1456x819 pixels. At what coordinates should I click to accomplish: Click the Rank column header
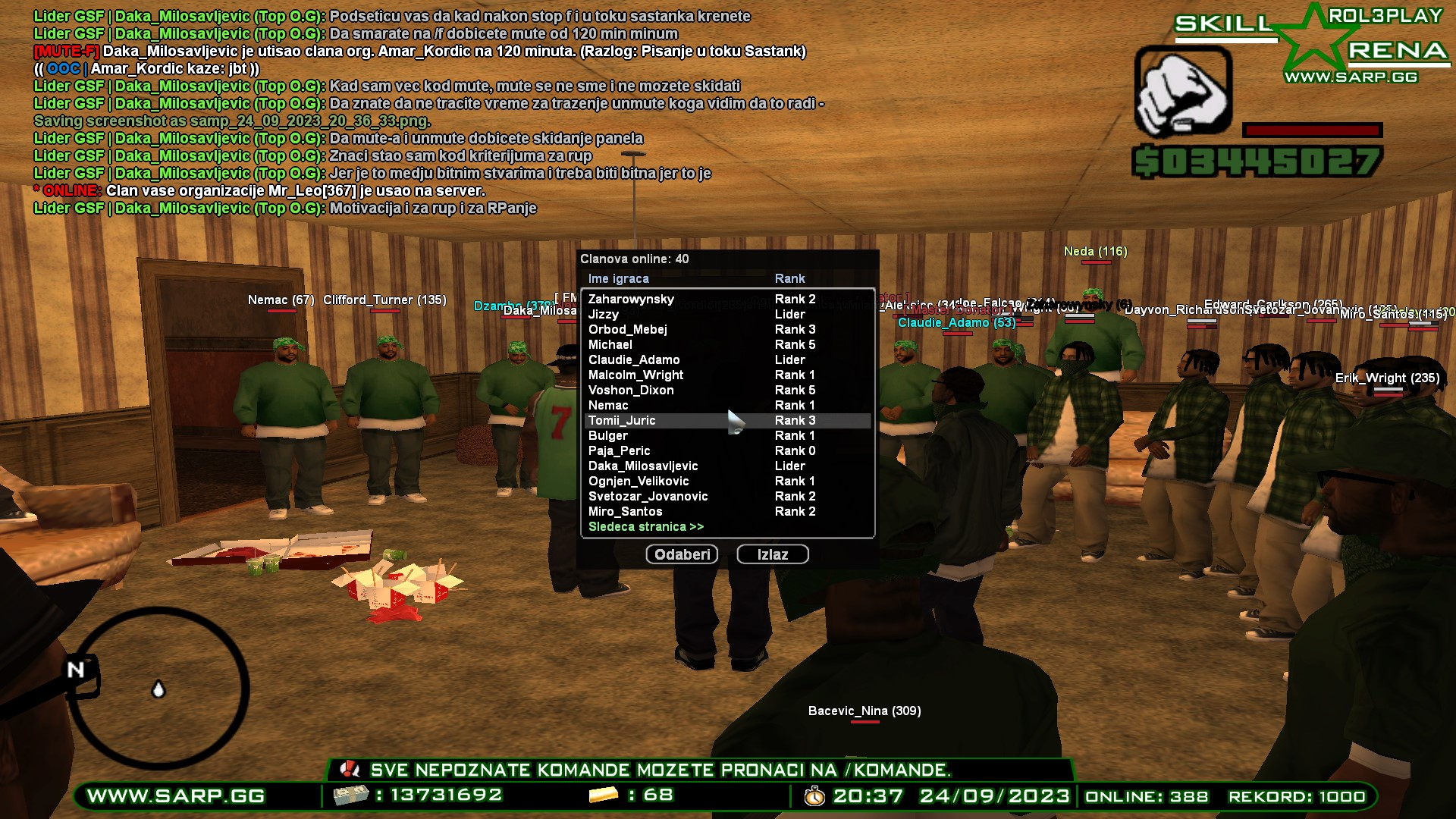tap(789, 278)
